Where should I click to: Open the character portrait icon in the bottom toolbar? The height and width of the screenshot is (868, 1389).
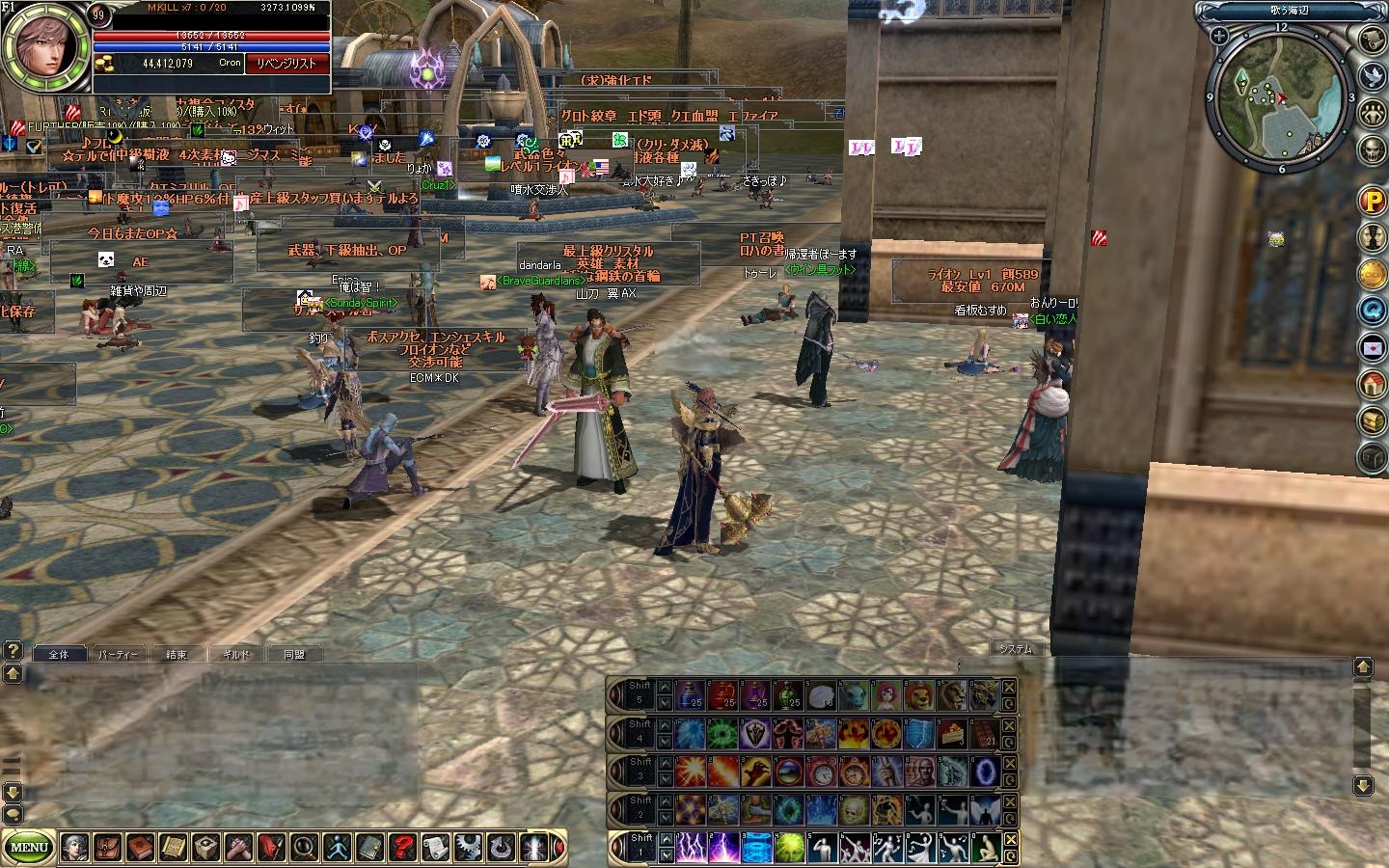pyautogui.click(x=75, y=848)
